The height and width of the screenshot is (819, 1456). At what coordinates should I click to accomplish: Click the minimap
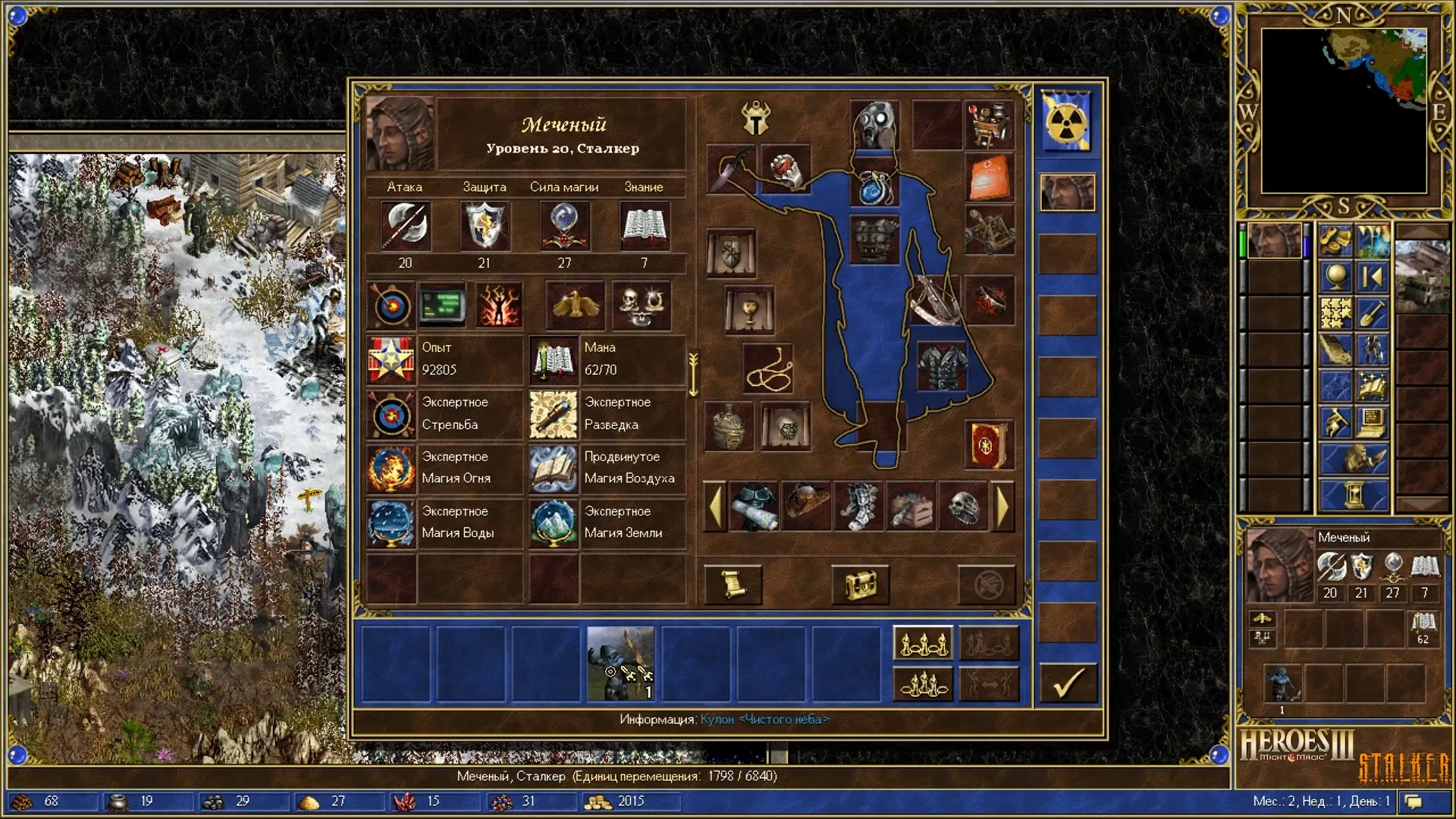click(x=1344, y=111)
